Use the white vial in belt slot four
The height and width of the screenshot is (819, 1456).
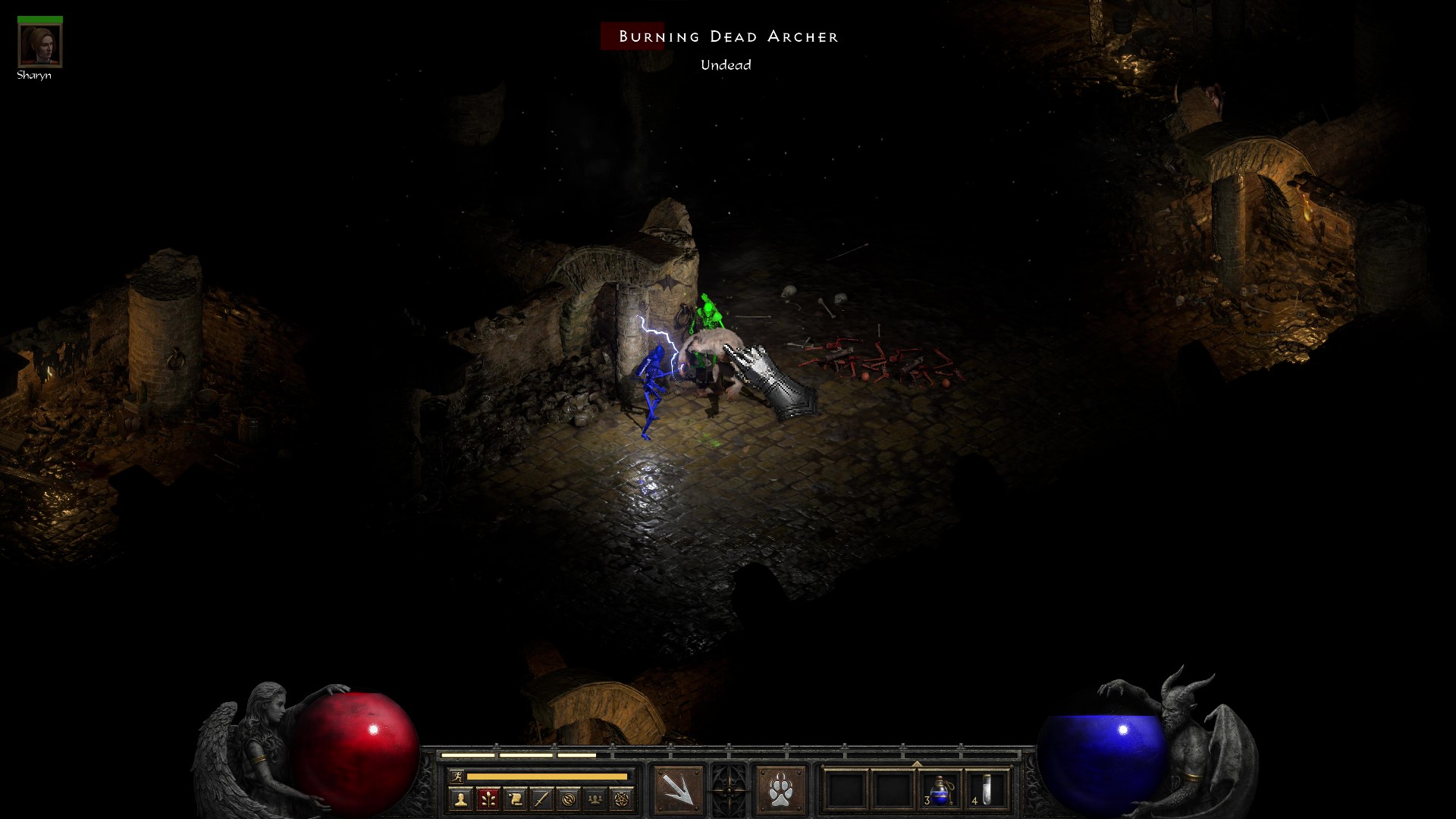click(987, 791)
